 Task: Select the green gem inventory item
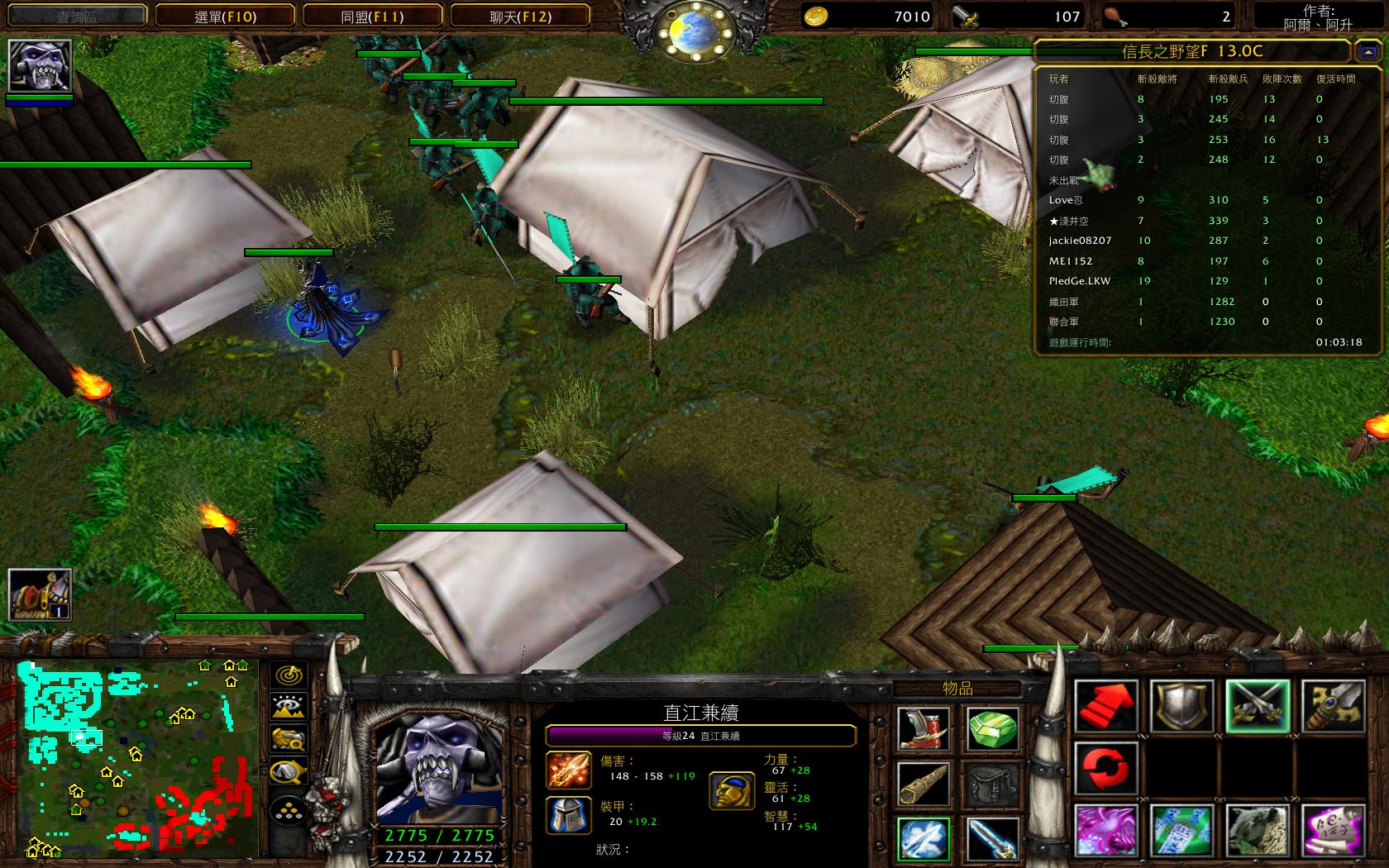pos(992,728)
